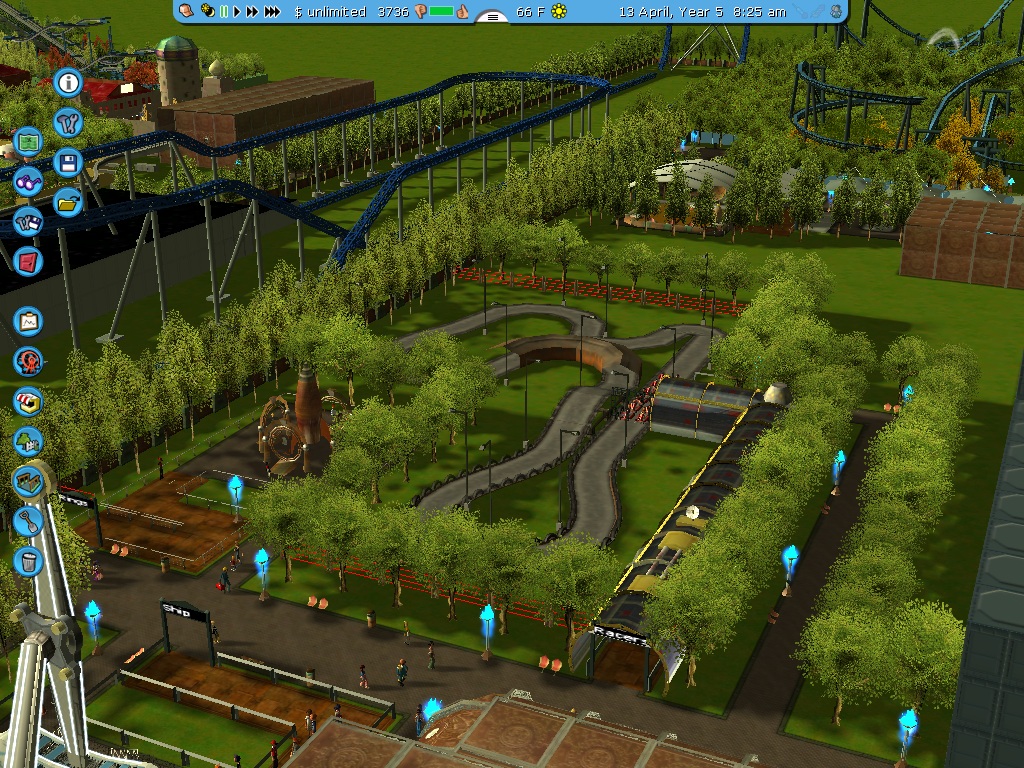Pause the game from the top bar
The height and width of the screenshot is (768, 1024).
(x=224, y=12)
